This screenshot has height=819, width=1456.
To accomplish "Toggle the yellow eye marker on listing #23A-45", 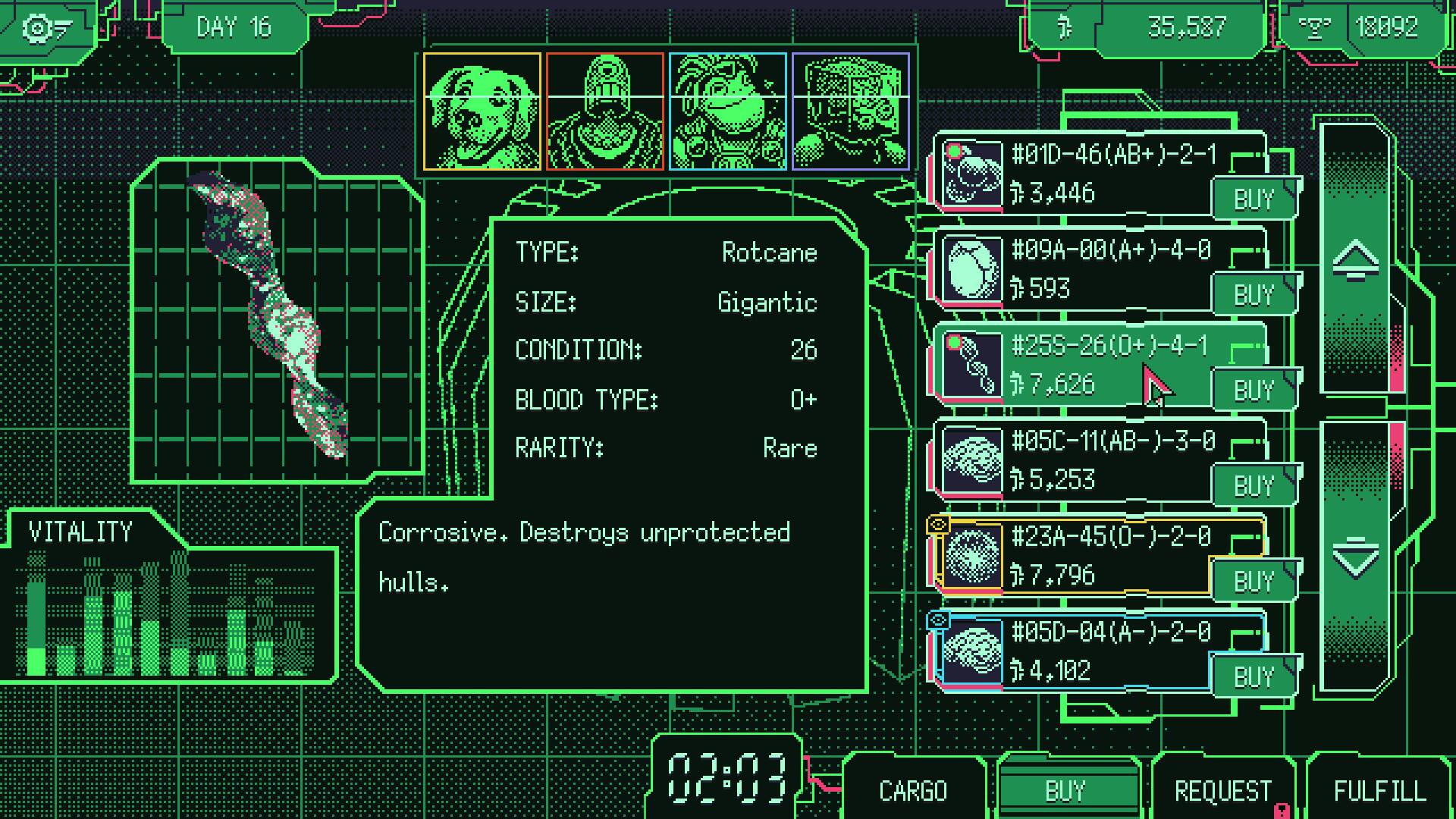I will pyautogui.click(x=939, y=522).
